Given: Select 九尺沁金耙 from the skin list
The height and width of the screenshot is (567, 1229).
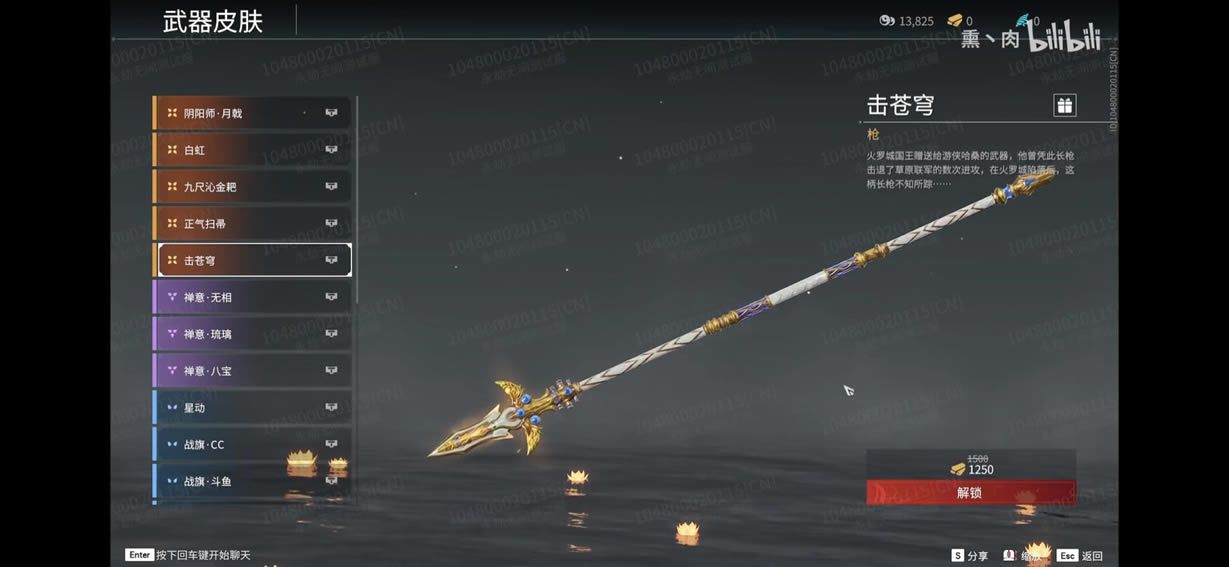Looking at the screenshot, I should coord(252,187).
